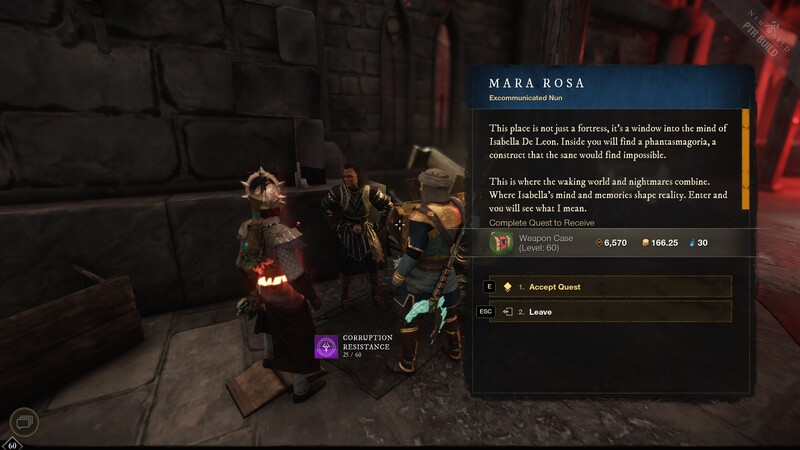Inspect the Weapon Case reward icon
The image size is (800, 450).
pos(502,242)
